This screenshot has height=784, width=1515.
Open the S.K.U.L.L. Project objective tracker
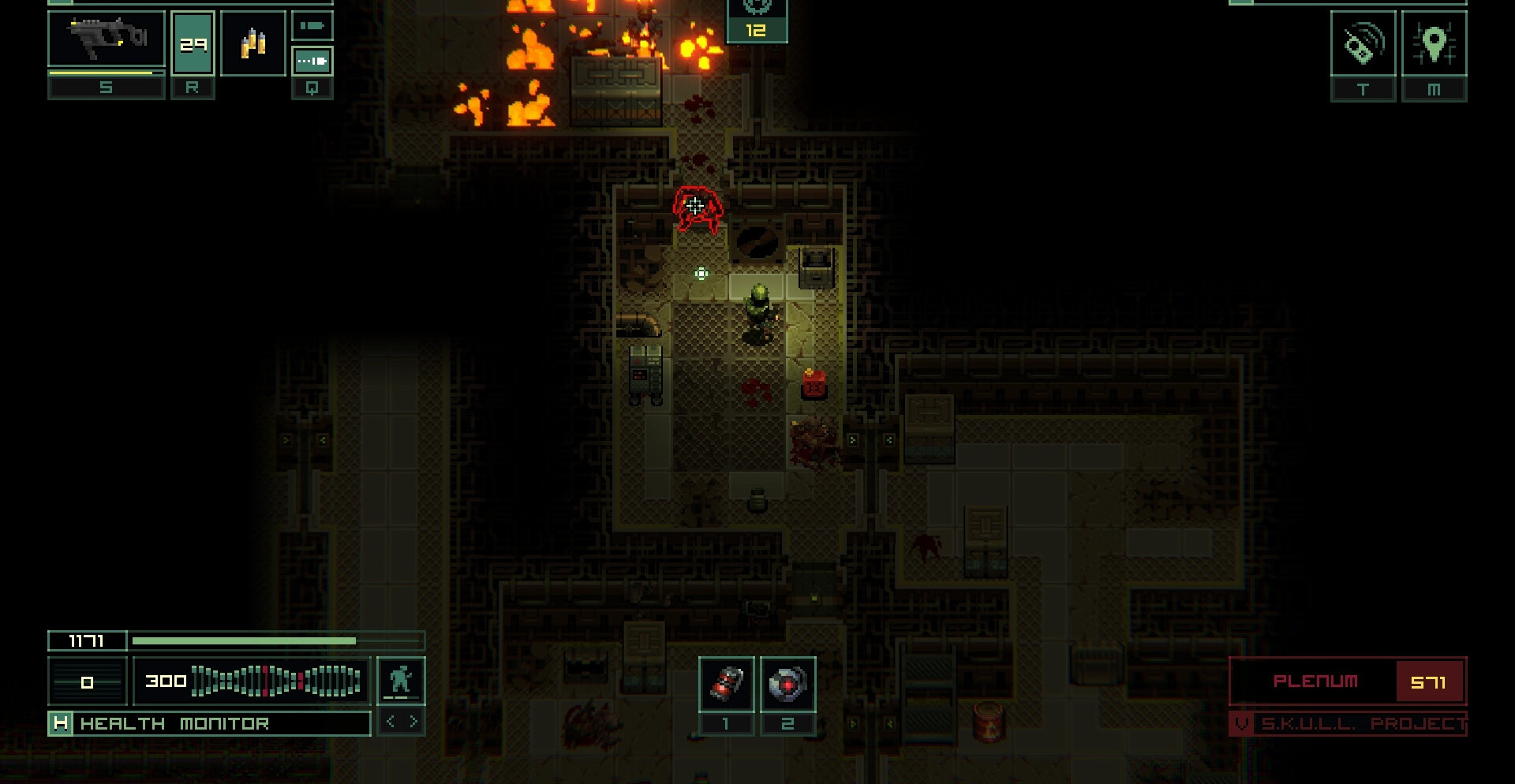[x=1348, y=723]
